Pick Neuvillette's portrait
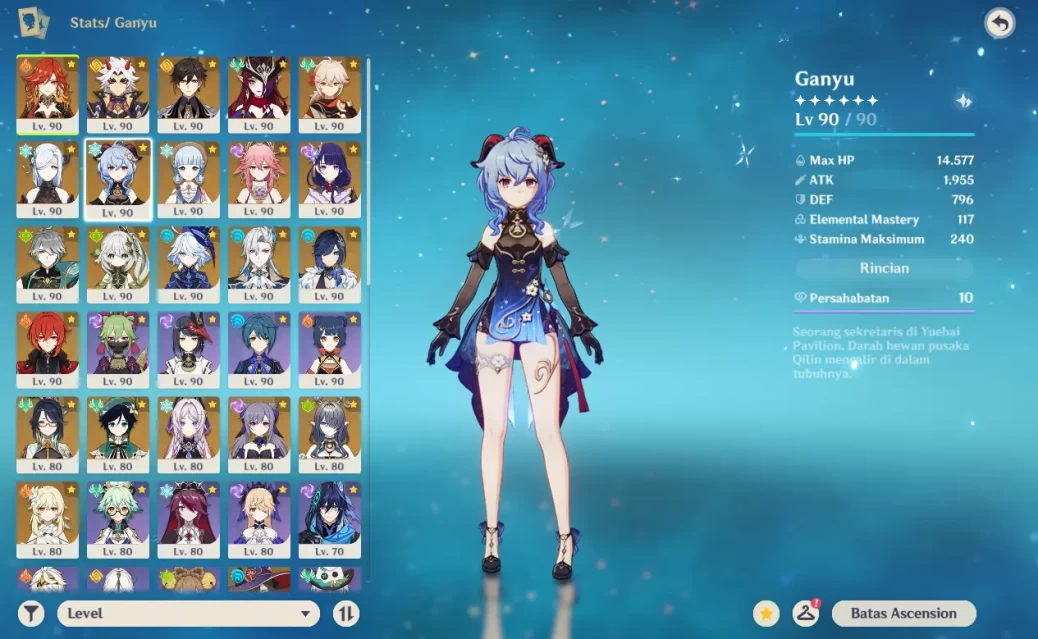The height and width of the screenshot is (639, 1038). (x=259, y=261)
